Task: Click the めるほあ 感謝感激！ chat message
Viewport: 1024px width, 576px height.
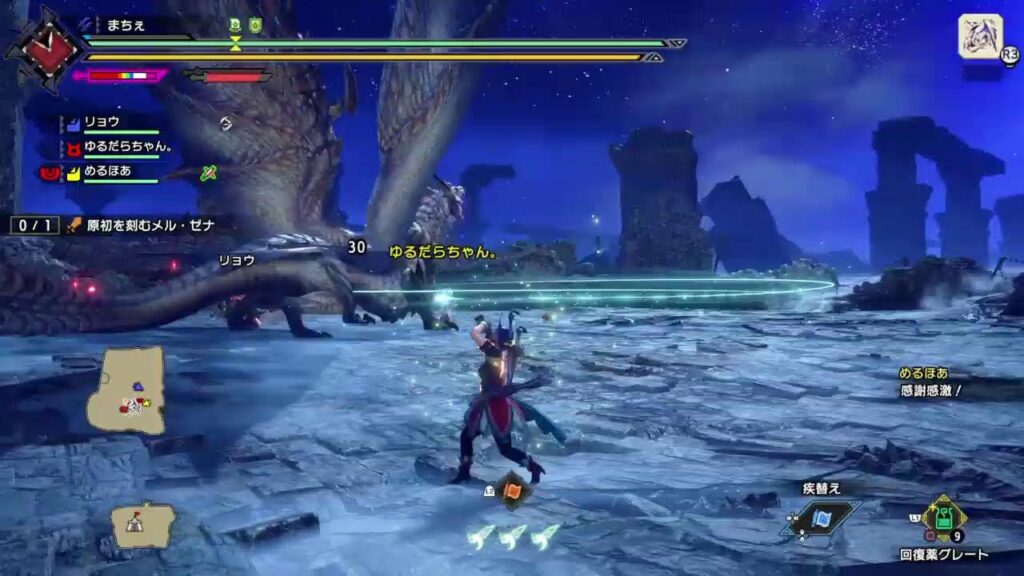Action: (930, 382)
